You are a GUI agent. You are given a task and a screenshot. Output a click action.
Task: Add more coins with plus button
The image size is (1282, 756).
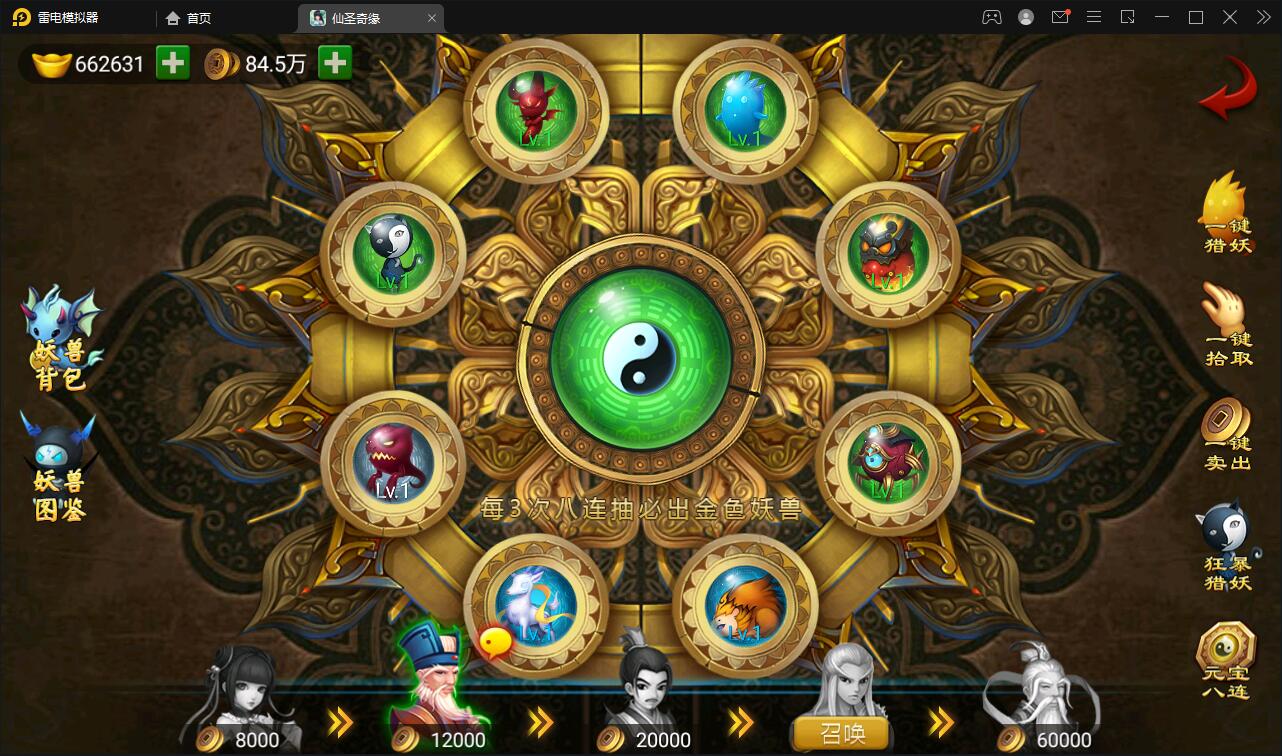pyautogui.click(x=335, y=63)
